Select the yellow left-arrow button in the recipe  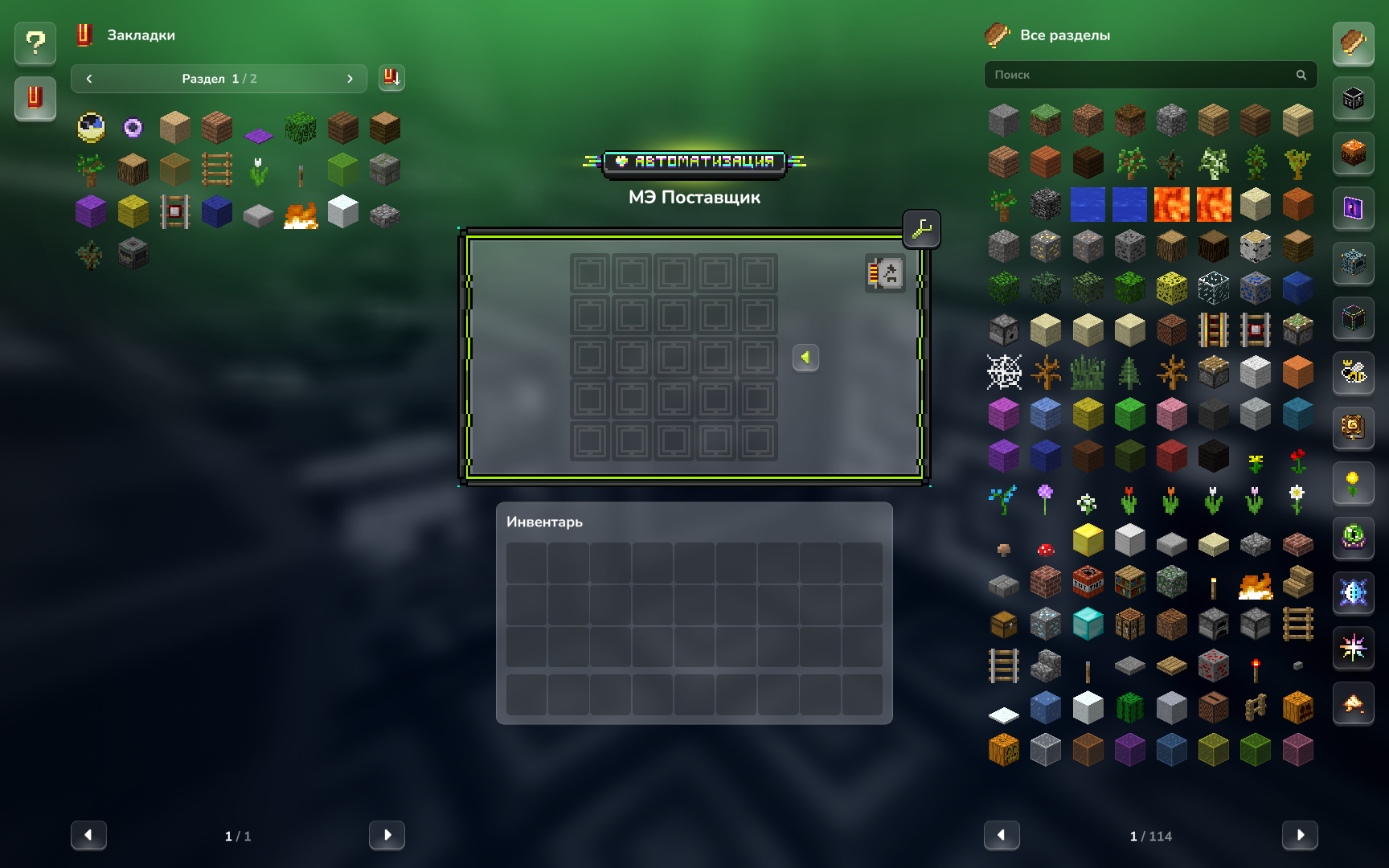(x=805, y=358)
